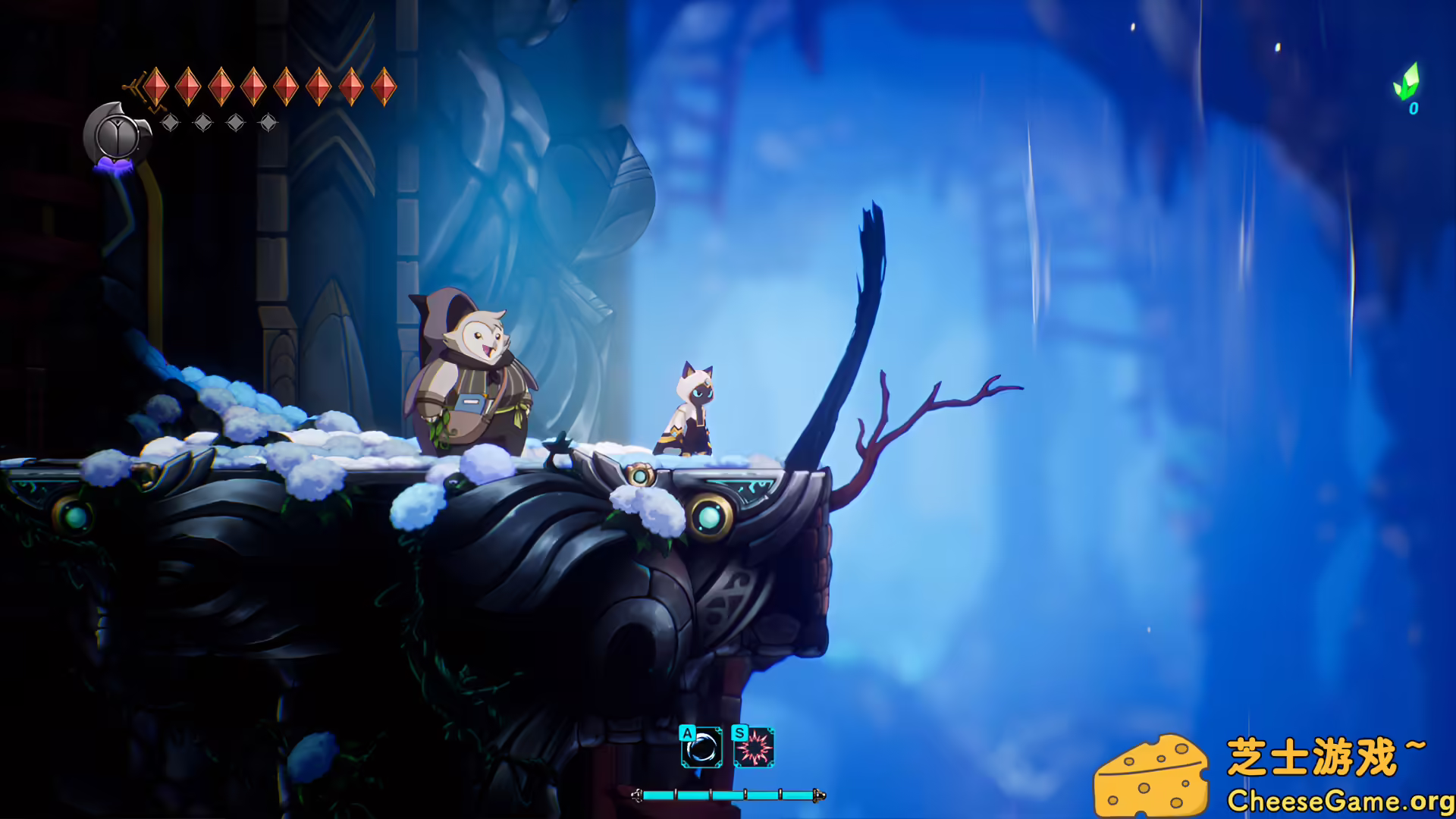The height and width of the screenshot is (819, 1456).
Task: Click the fourth gray energy diamond
Action: [268, 121]
